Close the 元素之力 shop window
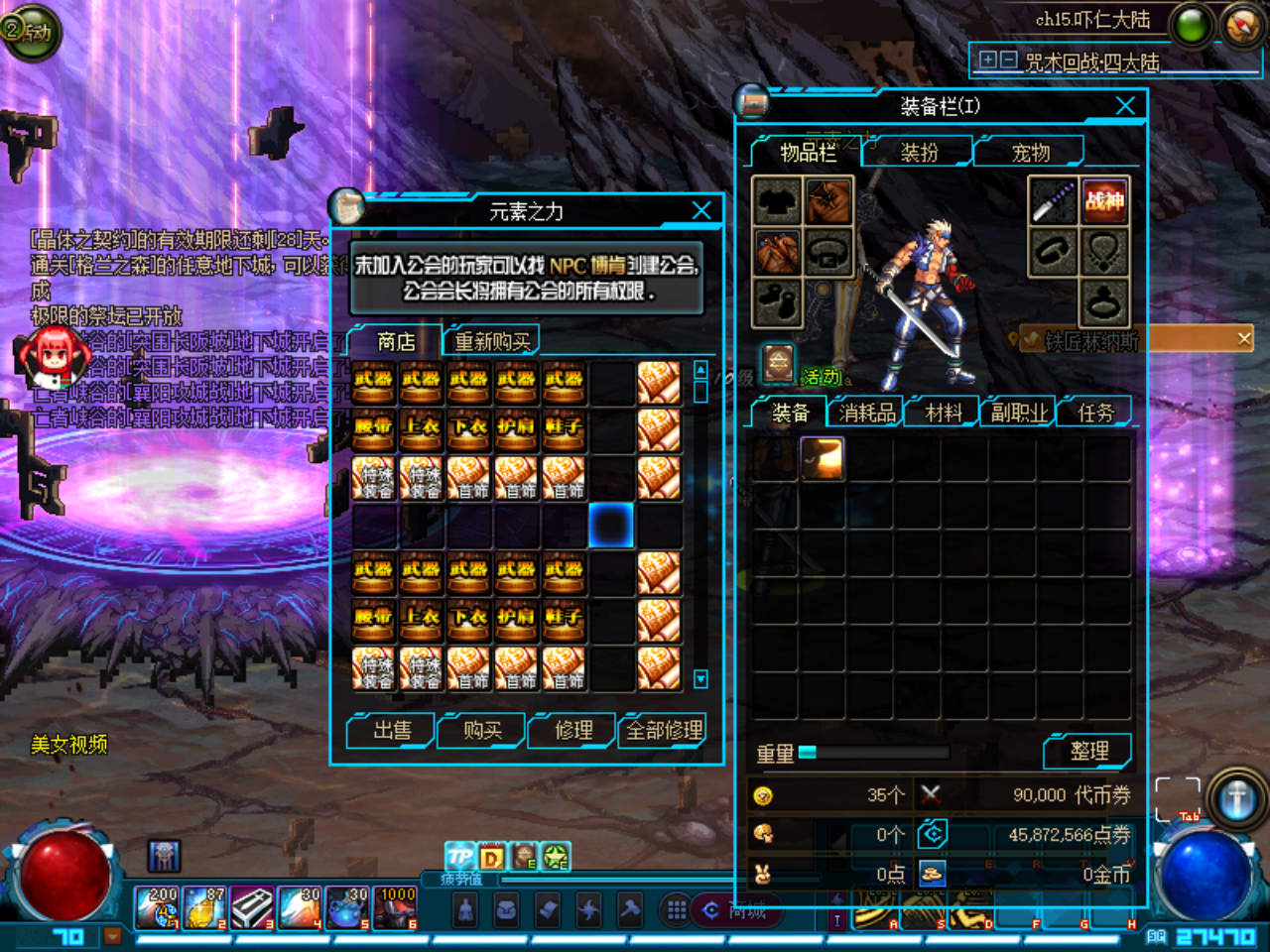The width and height of the screenshot is (1270, 952). (x=701, y=210)
